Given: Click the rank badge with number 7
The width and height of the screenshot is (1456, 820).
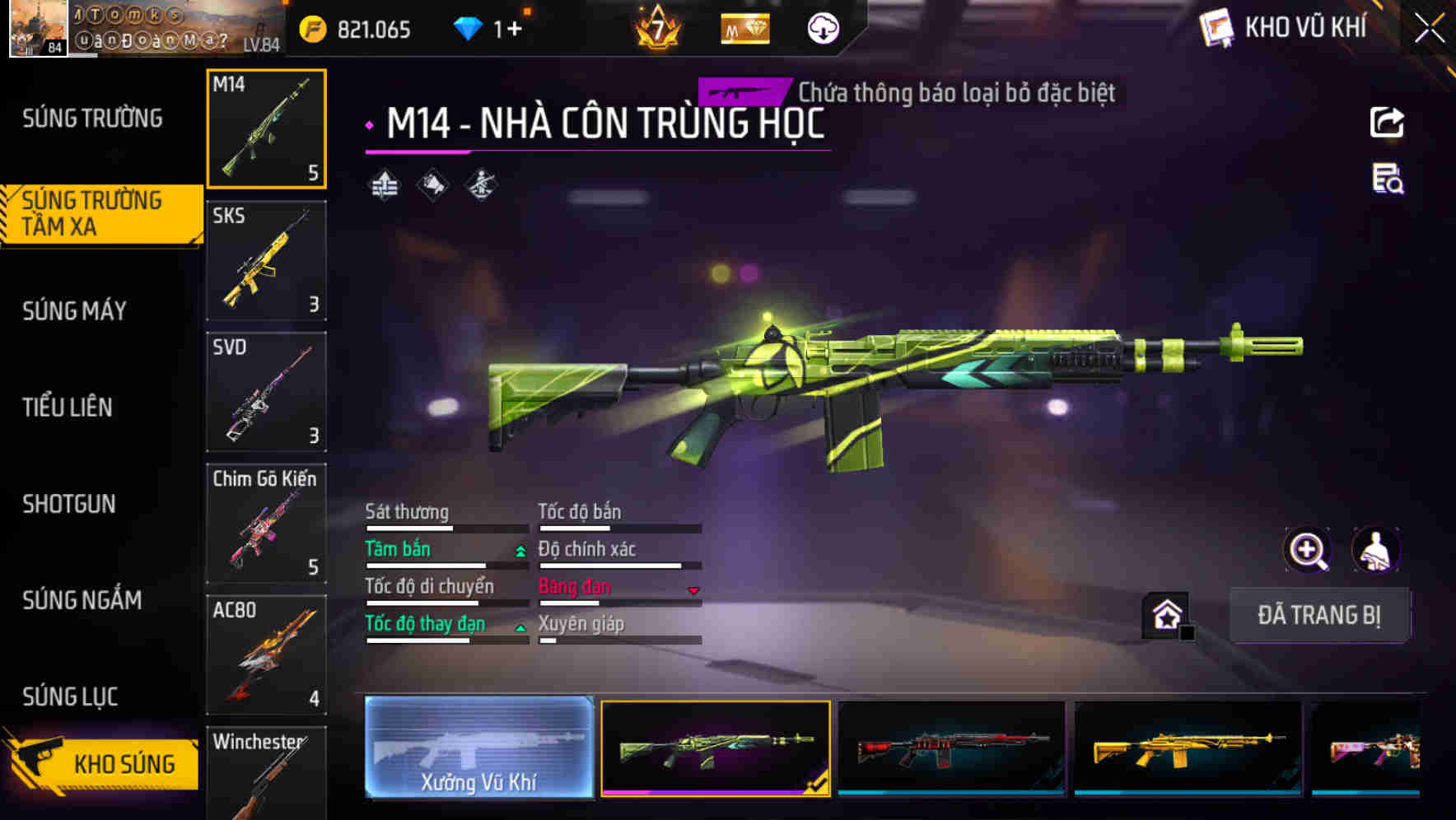Looking at the screenshot, I should (x=655, y=28).
